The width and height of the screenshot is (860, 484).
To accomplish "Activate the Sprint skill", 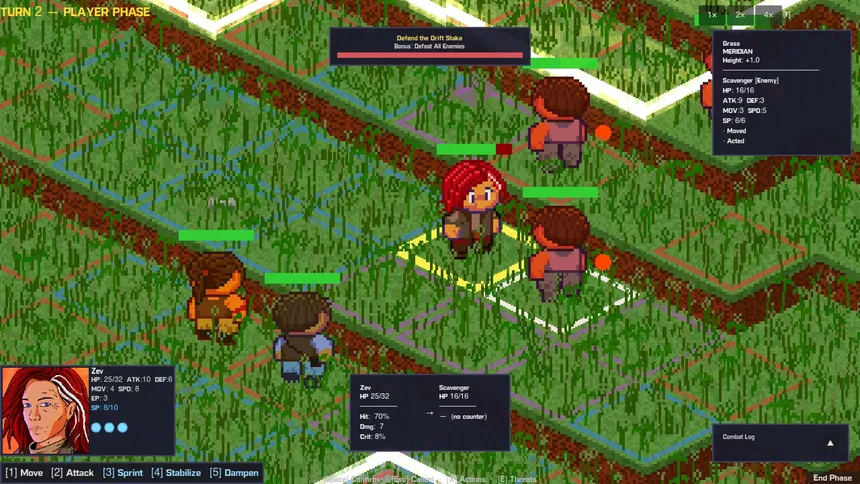I will point(123,473).
